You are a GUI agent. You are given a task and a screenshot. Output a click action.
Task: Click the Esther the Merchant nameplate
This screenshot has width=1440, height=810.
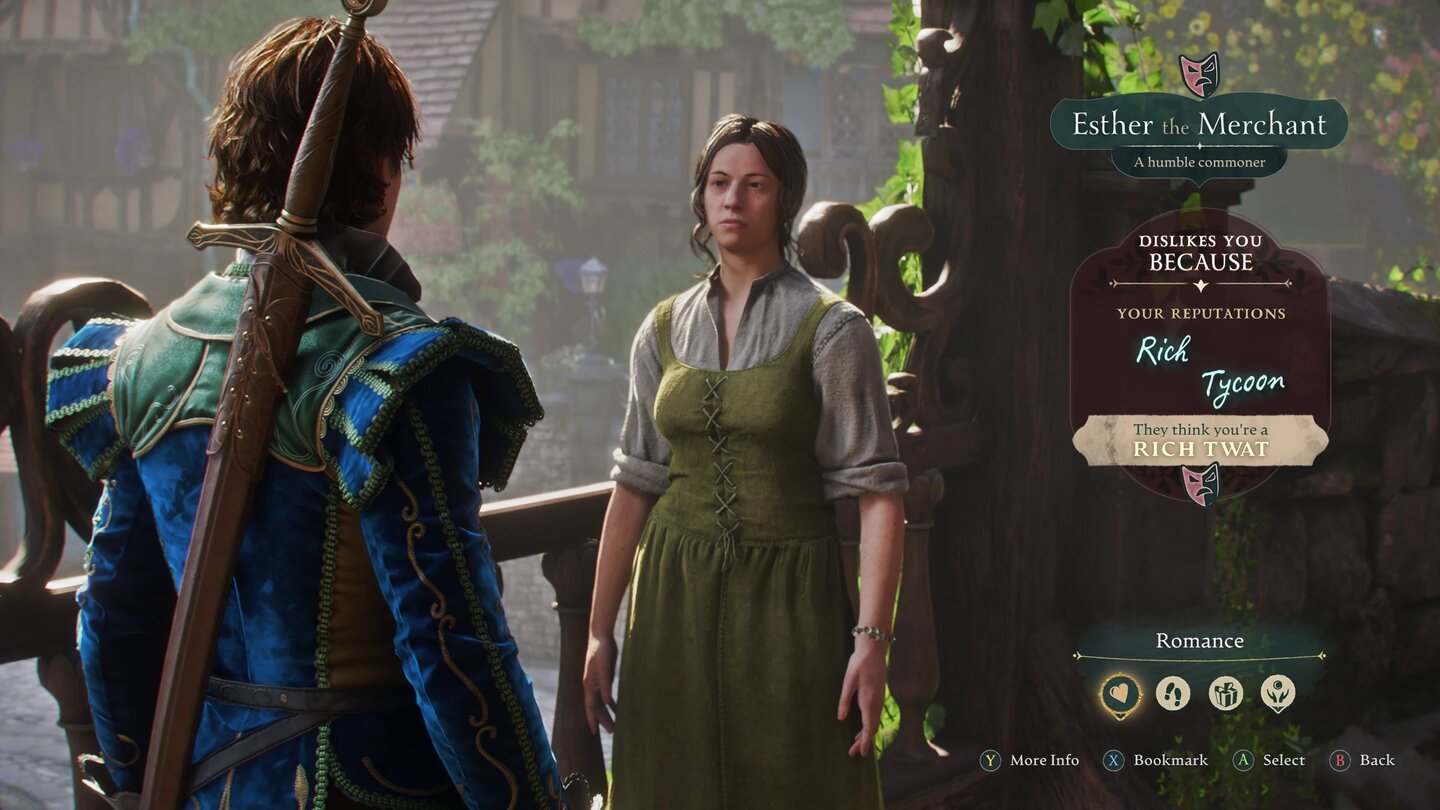(x=1199, y=125)
